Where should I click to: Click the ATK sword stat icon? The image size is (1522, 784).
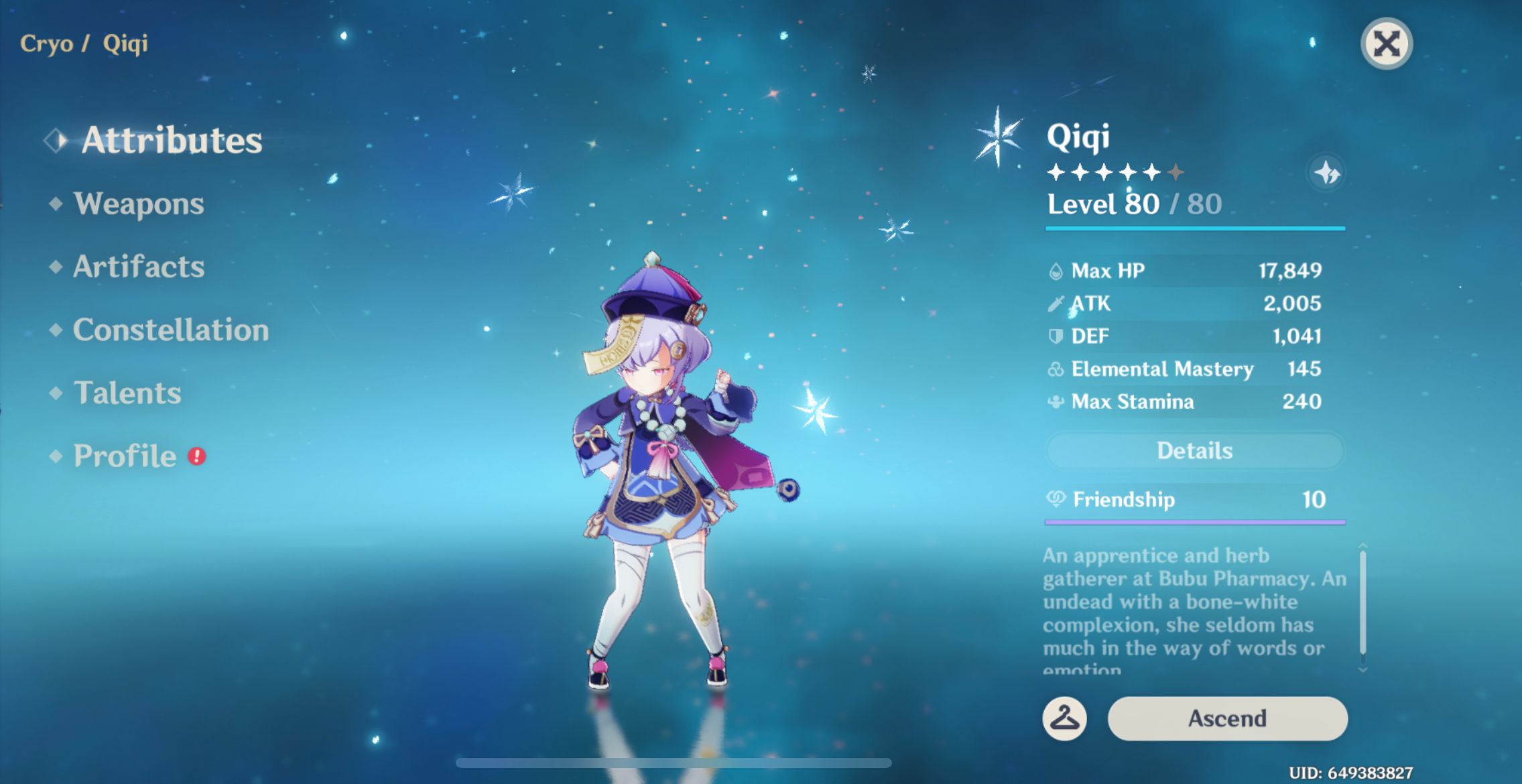click(x=1056, y=303)
